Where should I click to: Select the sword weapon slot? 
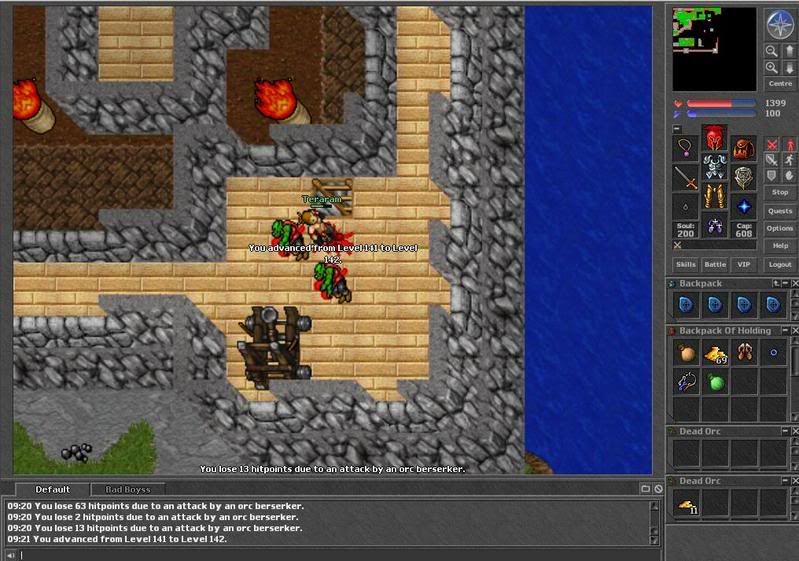(x=685, y=178)
